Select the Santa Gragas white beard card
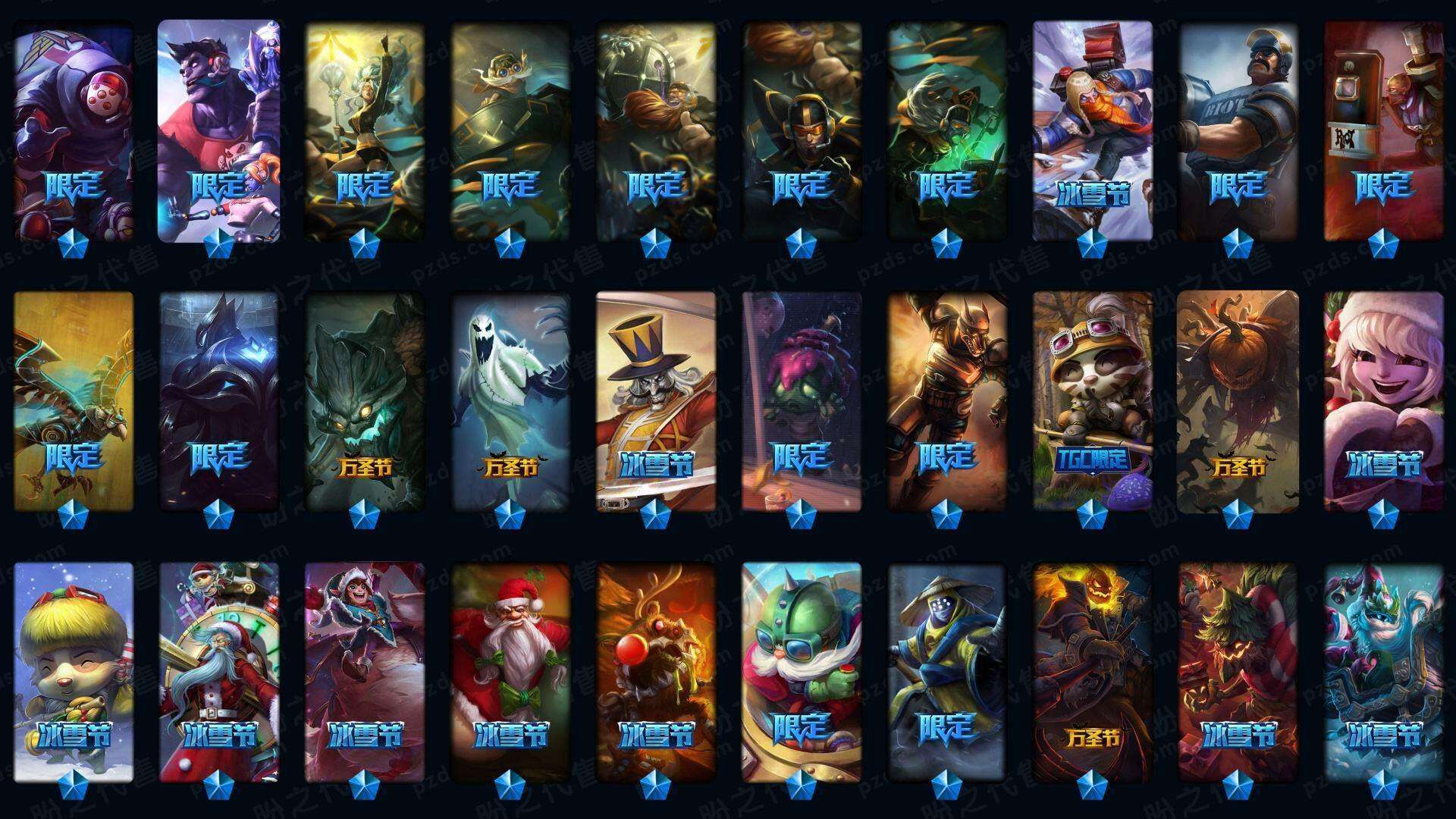This screenshot has height=819, width=1456. [x=510, y=671]
